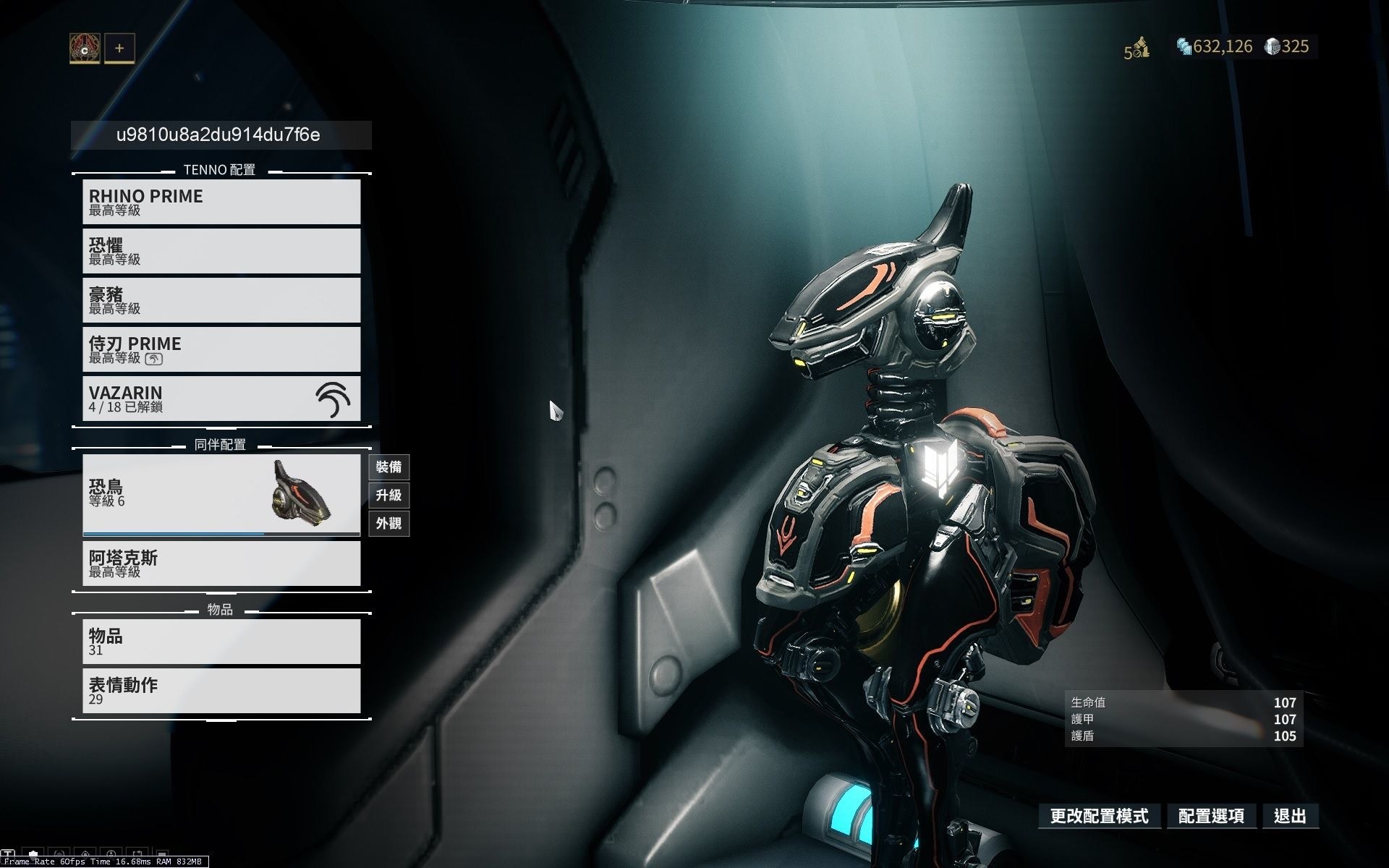Click the loadout name field
Image resolution: width=1389 pixels, height=868 pixels.
pos(221,135)
